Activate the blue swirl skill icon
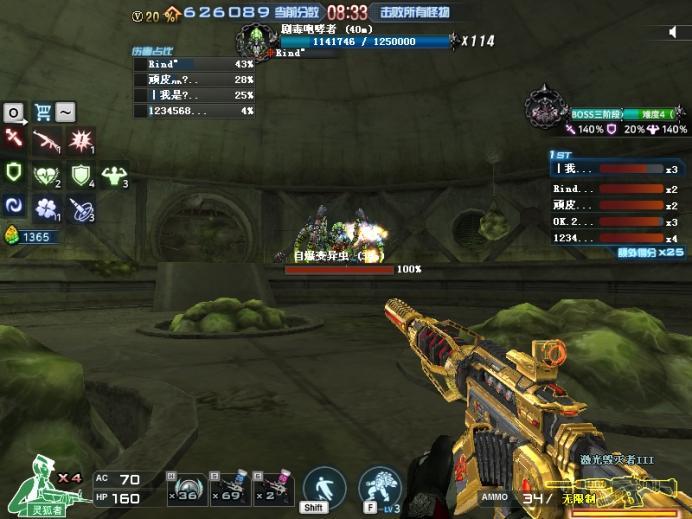Screen dimensions: 692x519 tap(14, 206)
